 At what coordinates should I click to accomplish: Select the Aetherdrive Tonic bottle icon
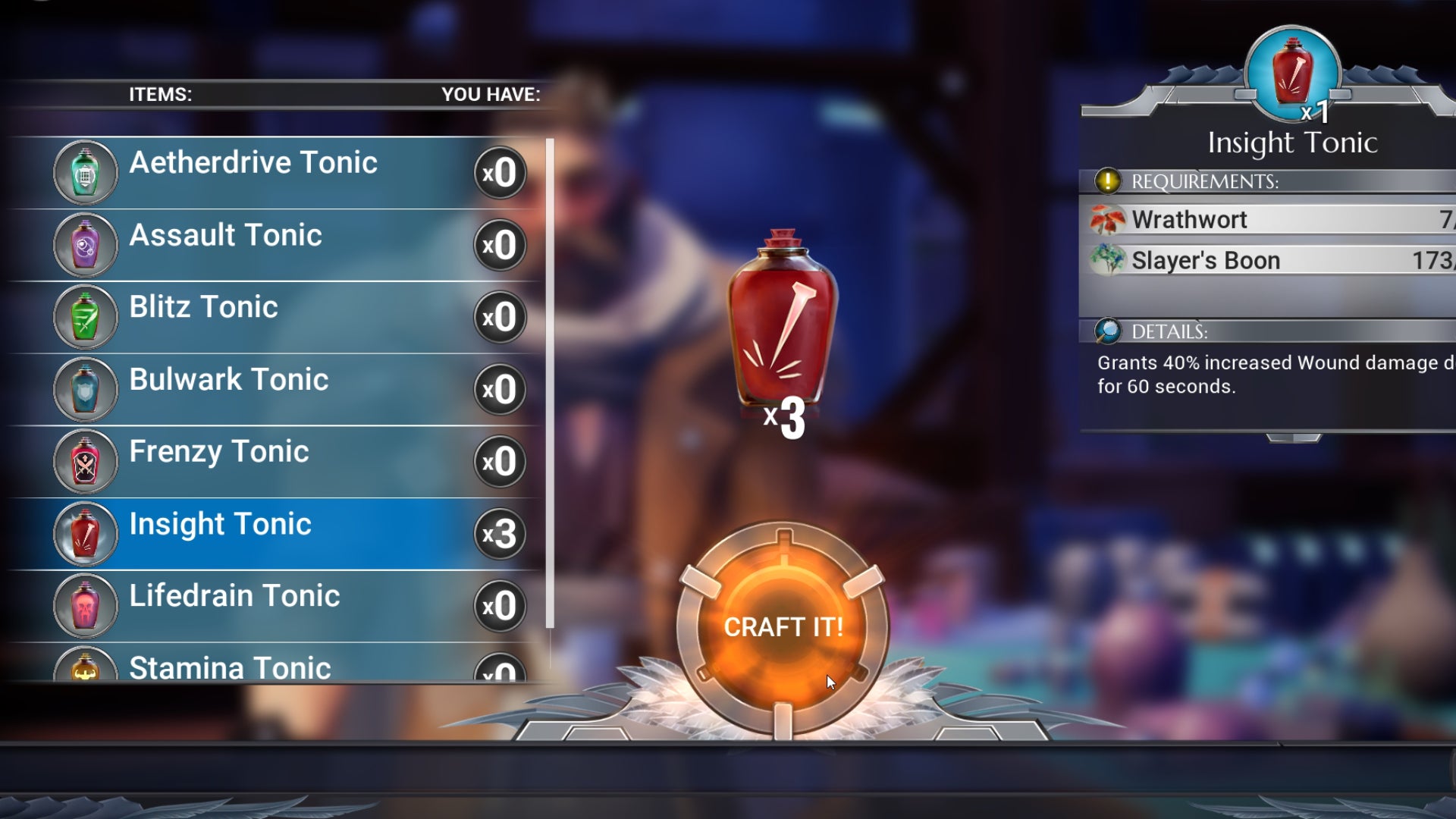click(x=85, y=171)
